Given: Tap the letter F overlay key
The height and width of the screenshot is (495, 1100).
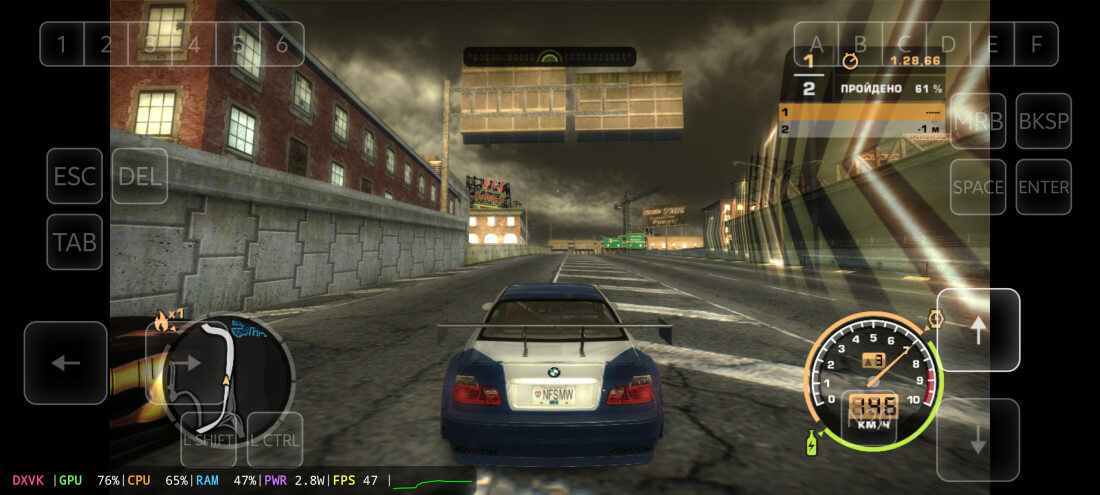Looking at the screenshot, I should (x=1036, y=44).
